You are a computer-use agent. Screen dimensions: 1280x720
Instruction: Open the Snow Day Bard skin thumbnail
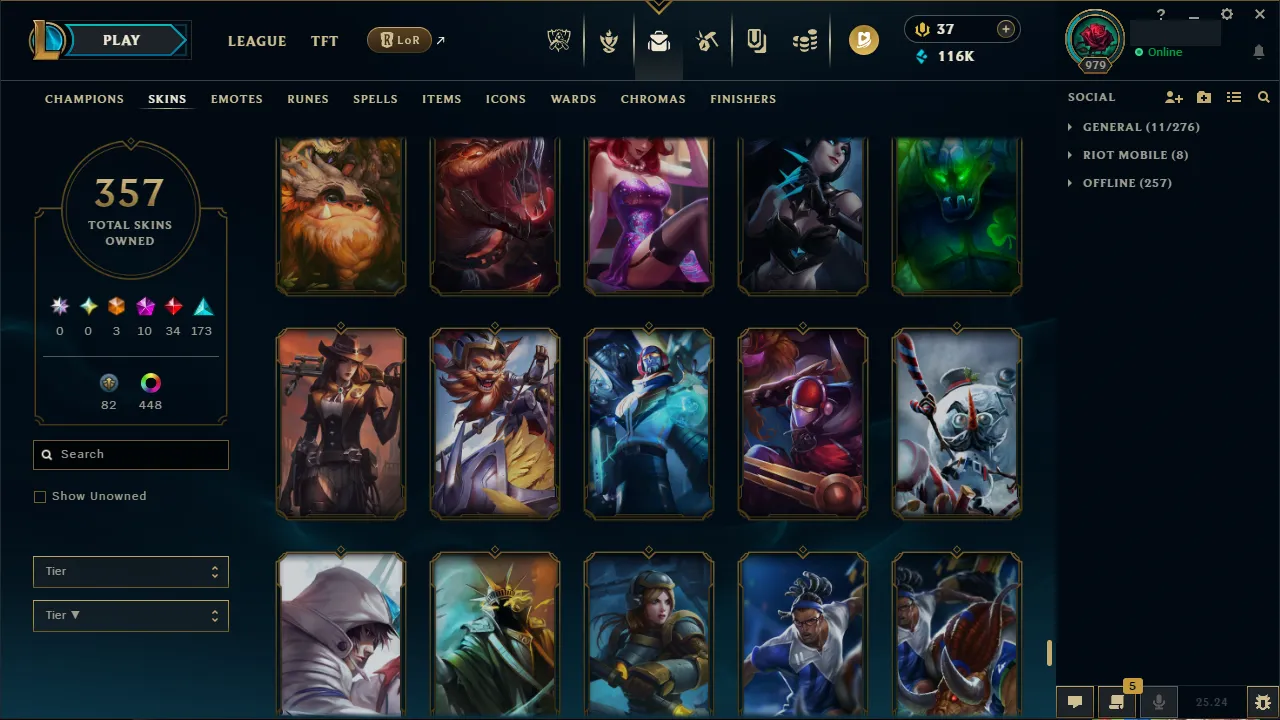(x=956, y=423)
